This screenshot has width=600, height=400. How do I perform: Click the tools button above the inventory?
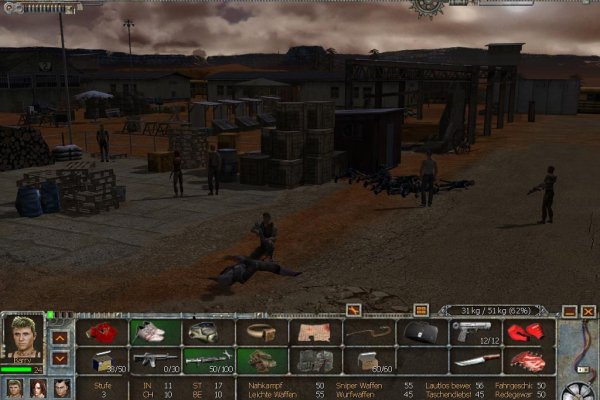click(x=353, y=310)
